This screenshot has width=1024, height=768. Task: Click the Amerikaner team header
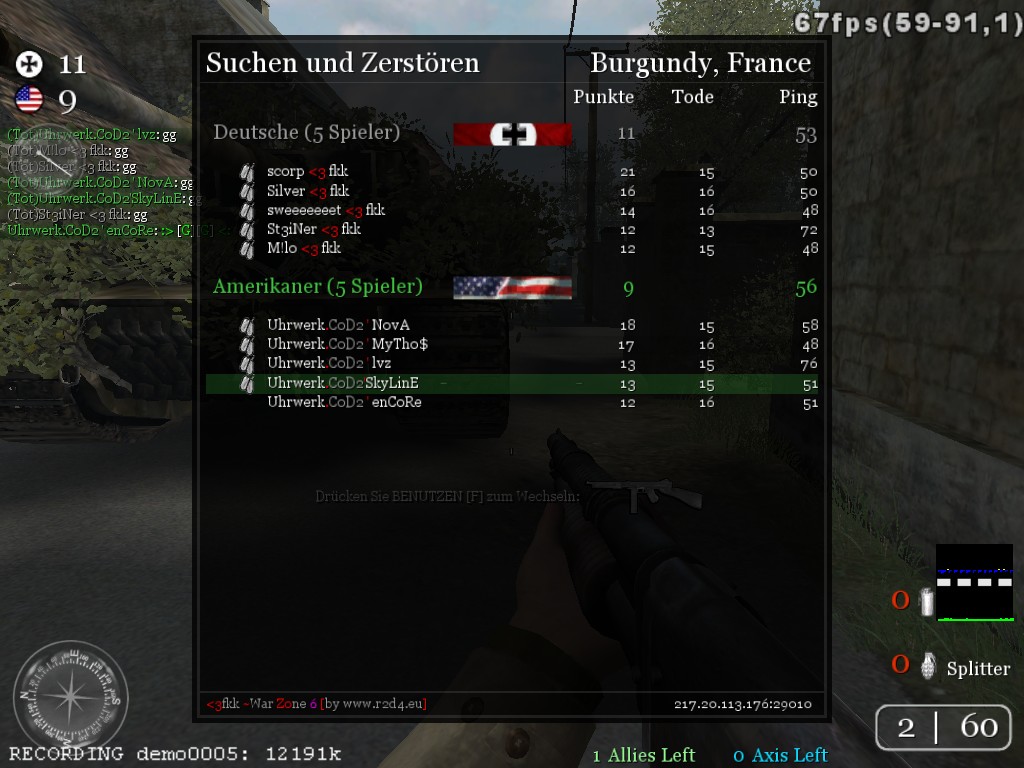pyautogui.click(x=317, y=287)
